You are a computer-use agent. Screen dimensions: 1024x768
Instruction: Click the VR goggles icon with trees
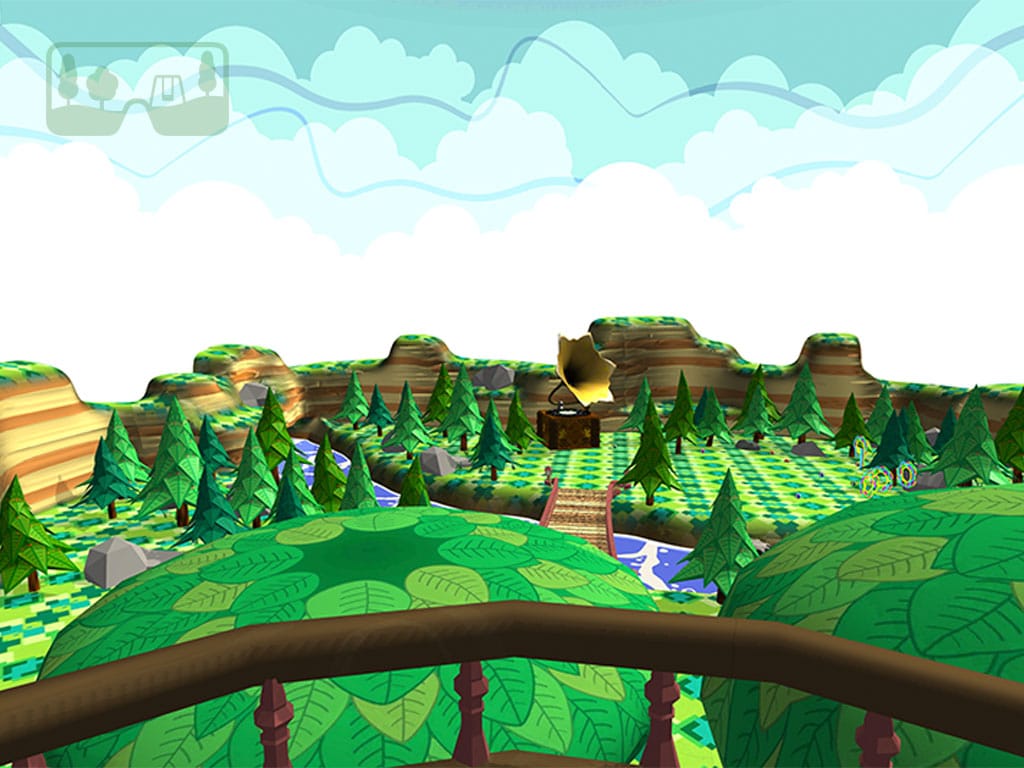(x=137, y=88)
